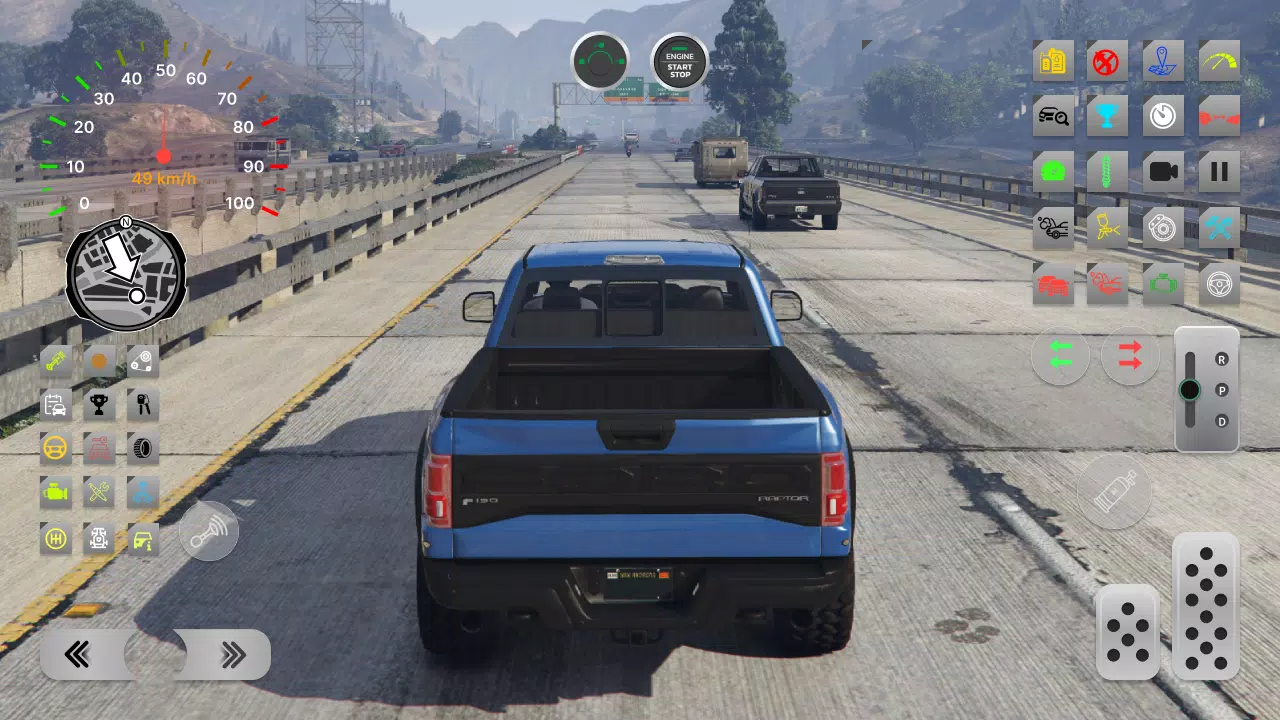Select the yellow spray paint gun icon
Viewport: 1280px width, 720px height.
(x=1108, y=227)
